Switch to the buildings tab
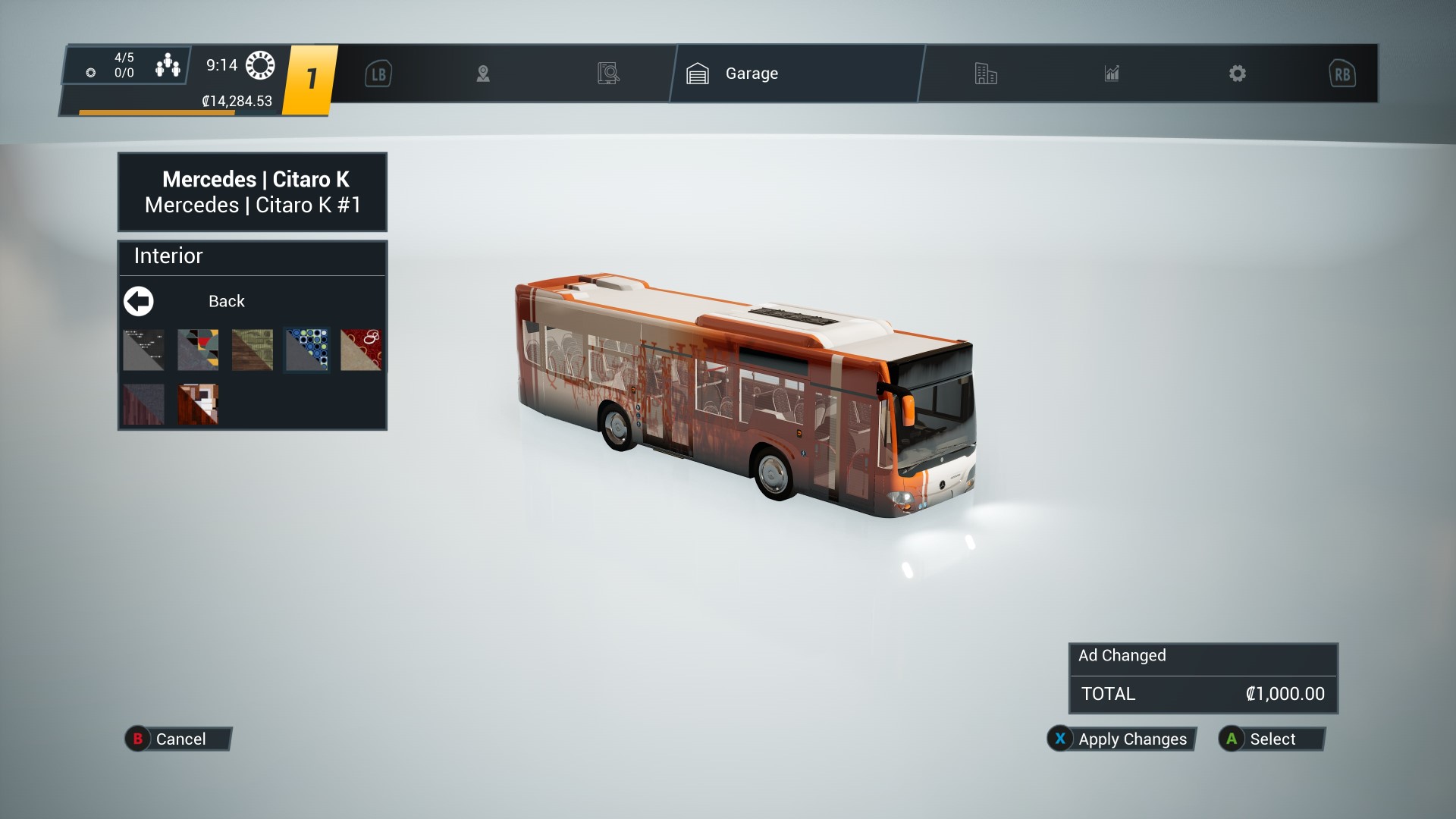Screen dimensions: 1456x819 [986, 74]
